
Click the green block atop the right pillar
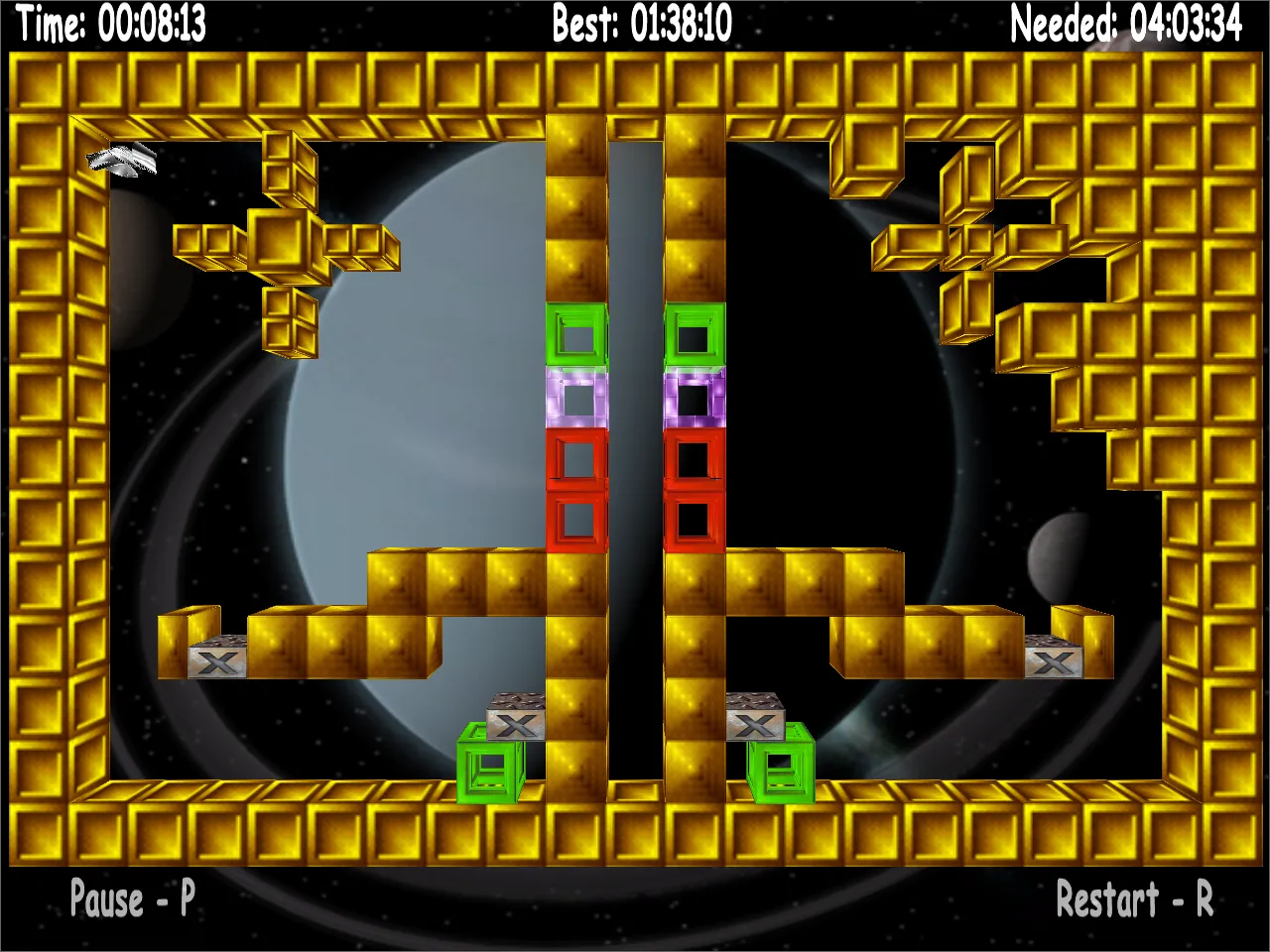coord(695,337)
